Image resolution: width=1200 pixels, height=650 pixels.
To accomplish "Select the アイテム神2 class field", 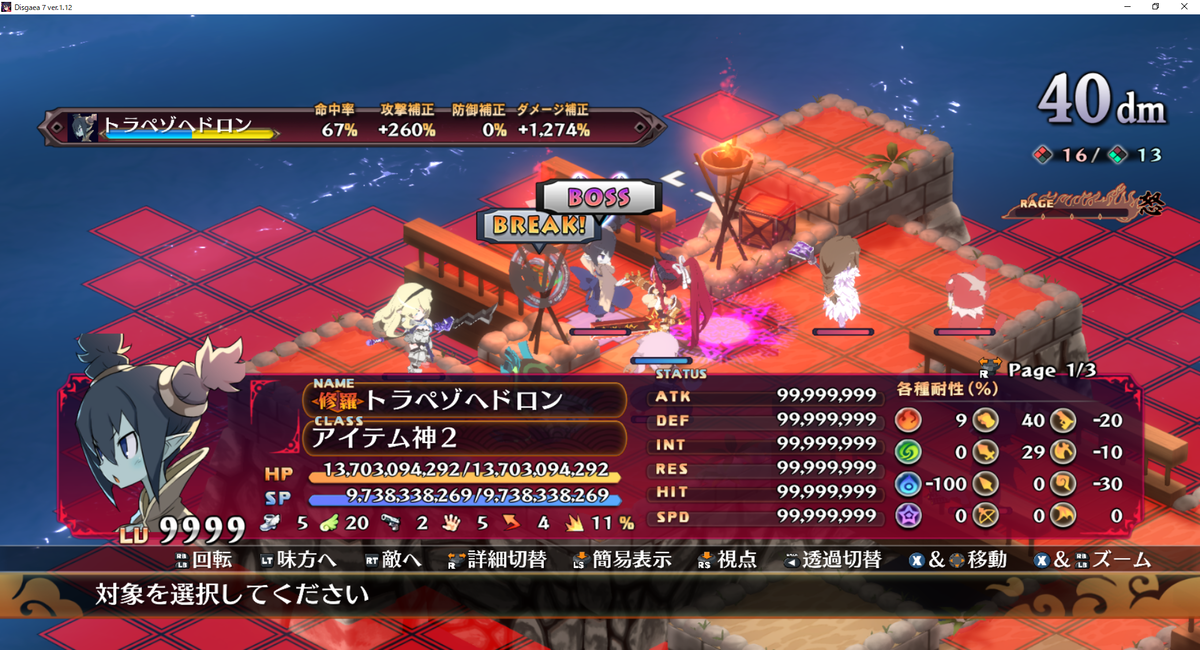I will pyautogui.click(x=463, y=438).
